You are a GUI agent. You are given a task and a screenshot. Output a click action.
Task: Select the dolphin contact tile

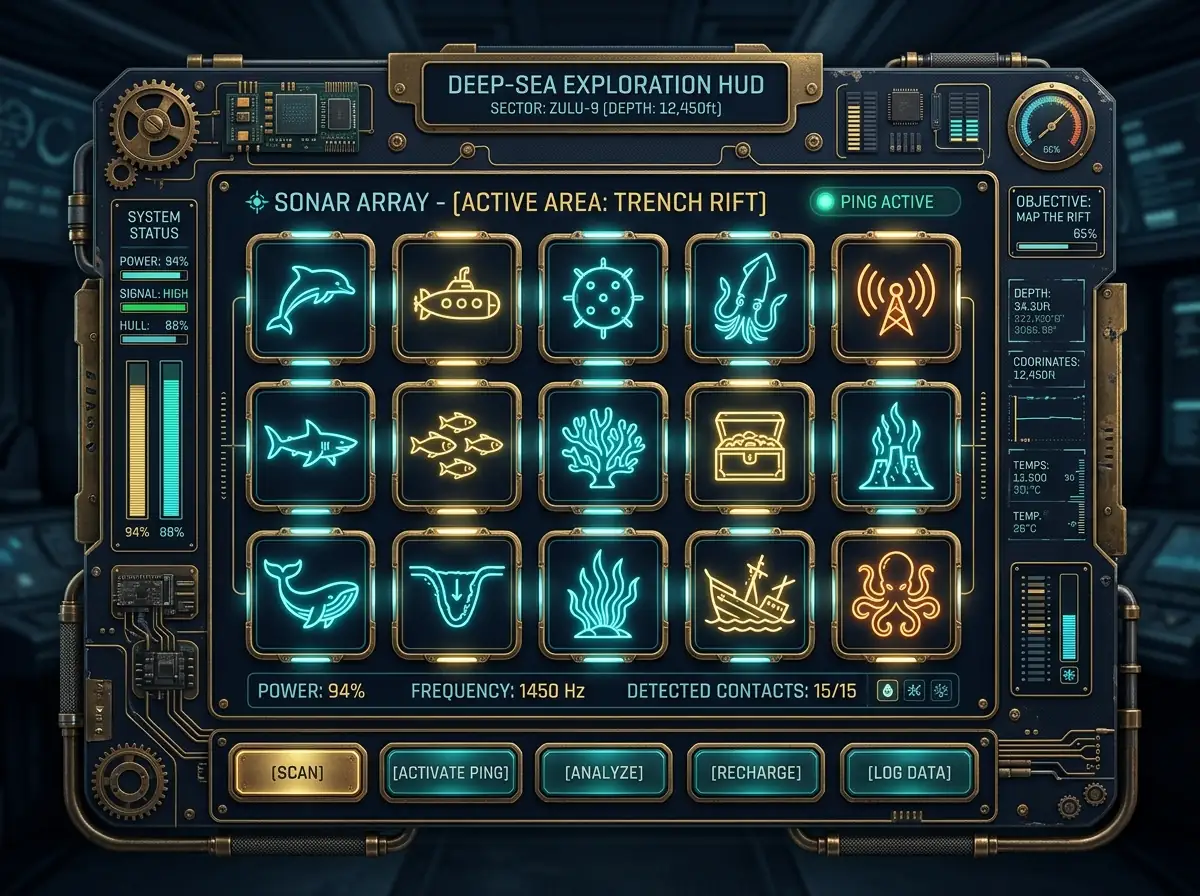(x=310, y=296)
